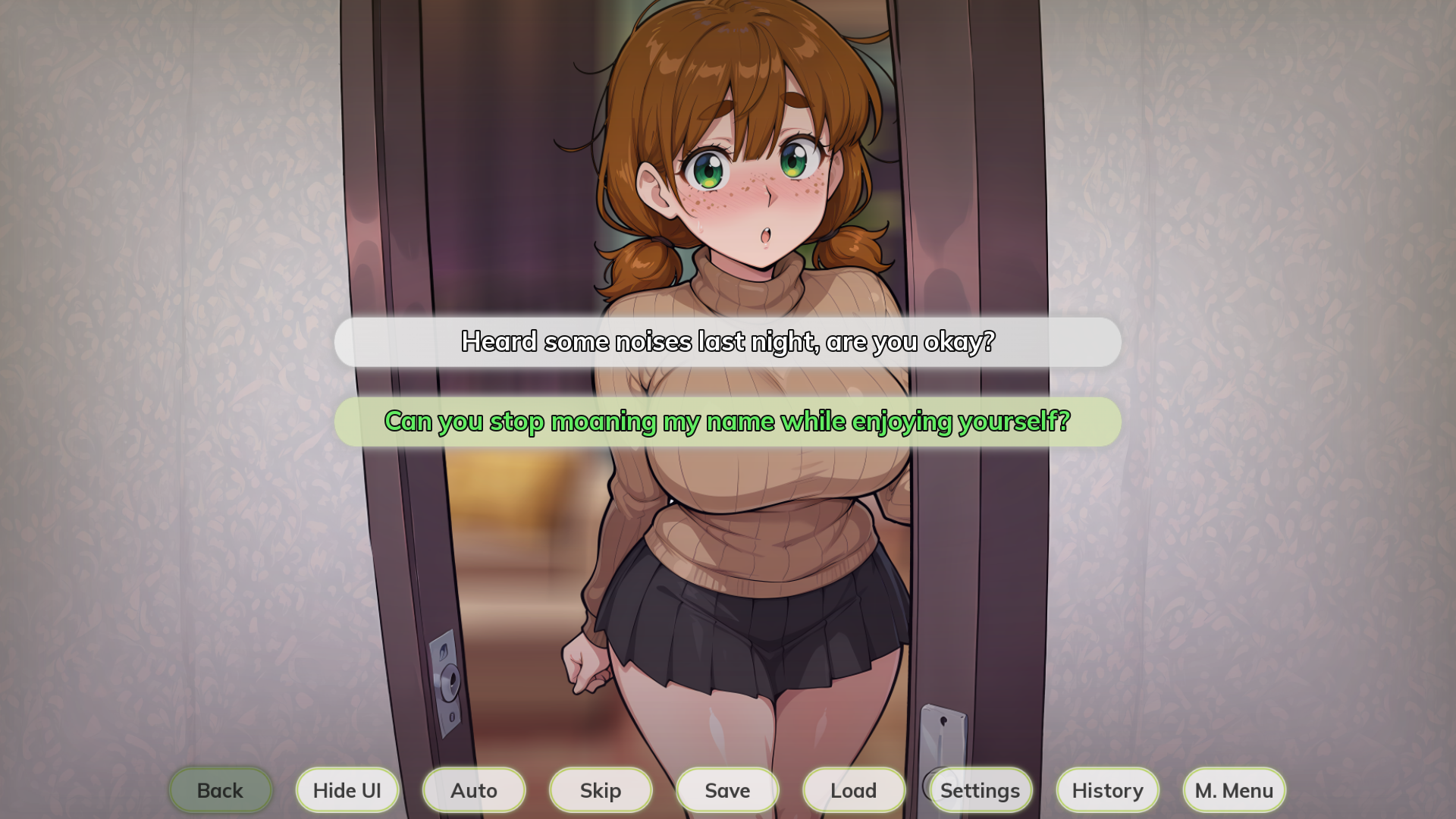Image resolution: width=1456 pixels, height=819 pixels.
Task: Click the Back button to rewind dialogue
Action: [219, 789]
